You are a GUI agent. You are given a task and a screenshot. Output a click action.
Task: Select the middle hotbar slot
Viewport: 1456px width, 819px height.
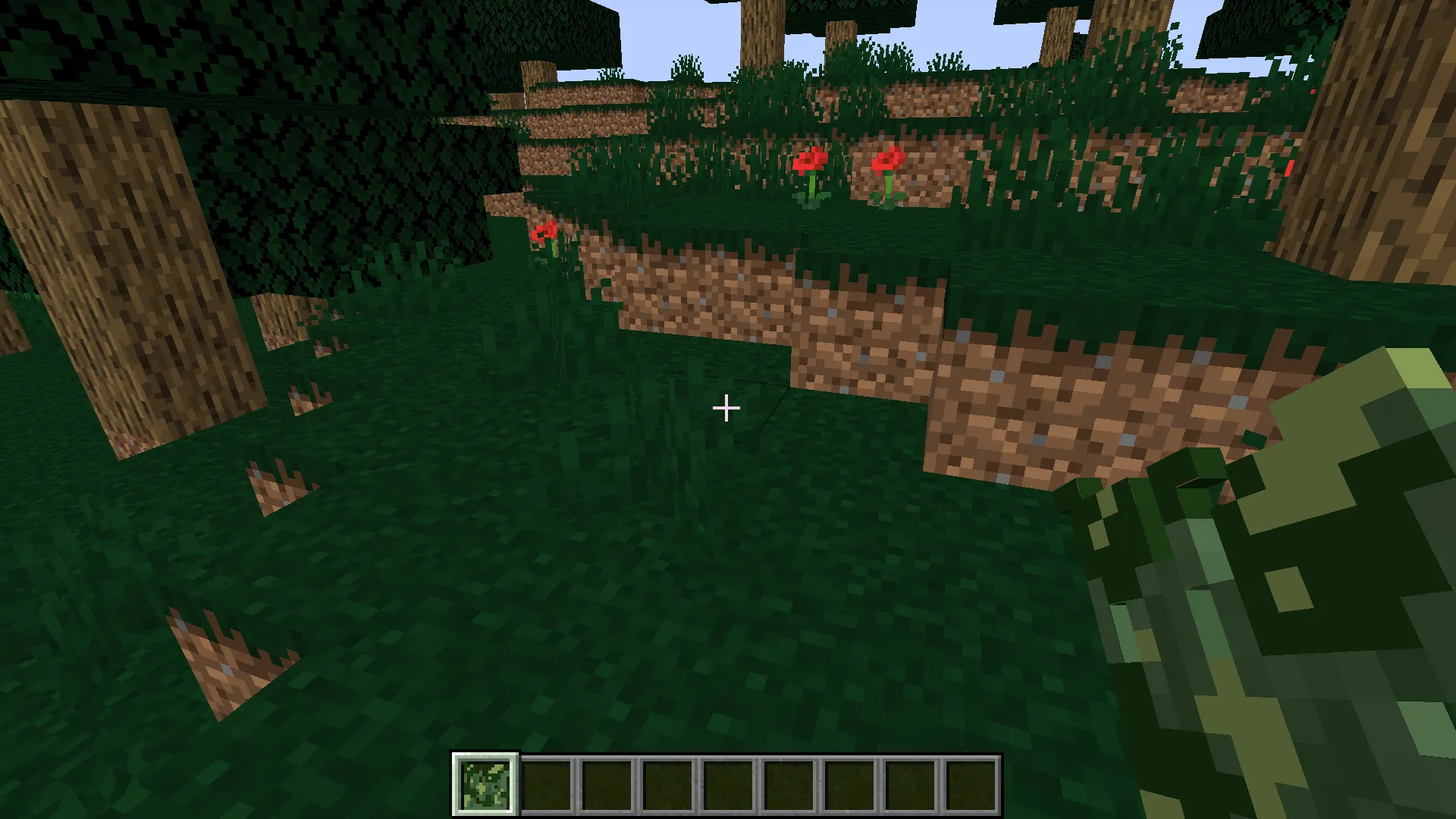tap(730, 784)
